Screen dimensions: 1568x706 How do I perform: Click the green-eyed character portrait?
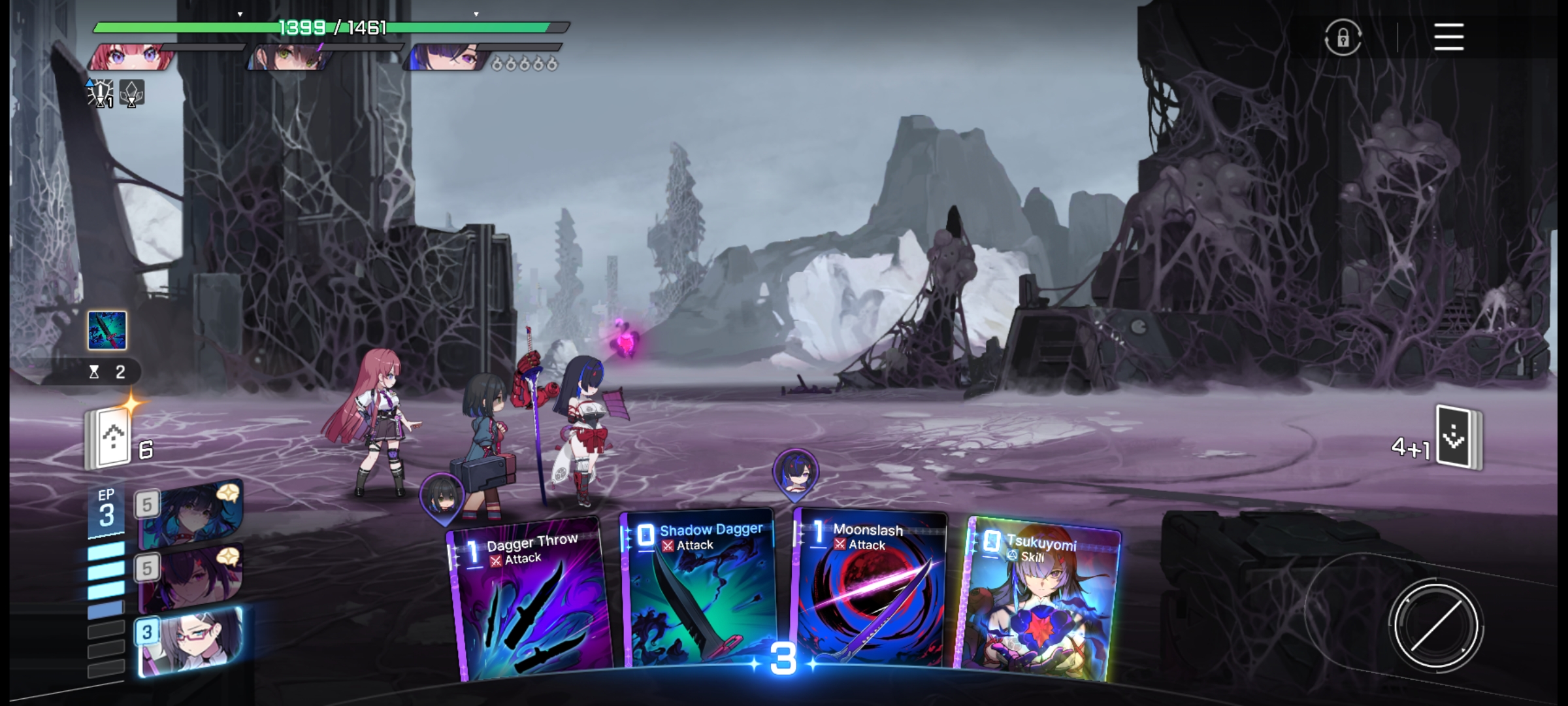289,58
